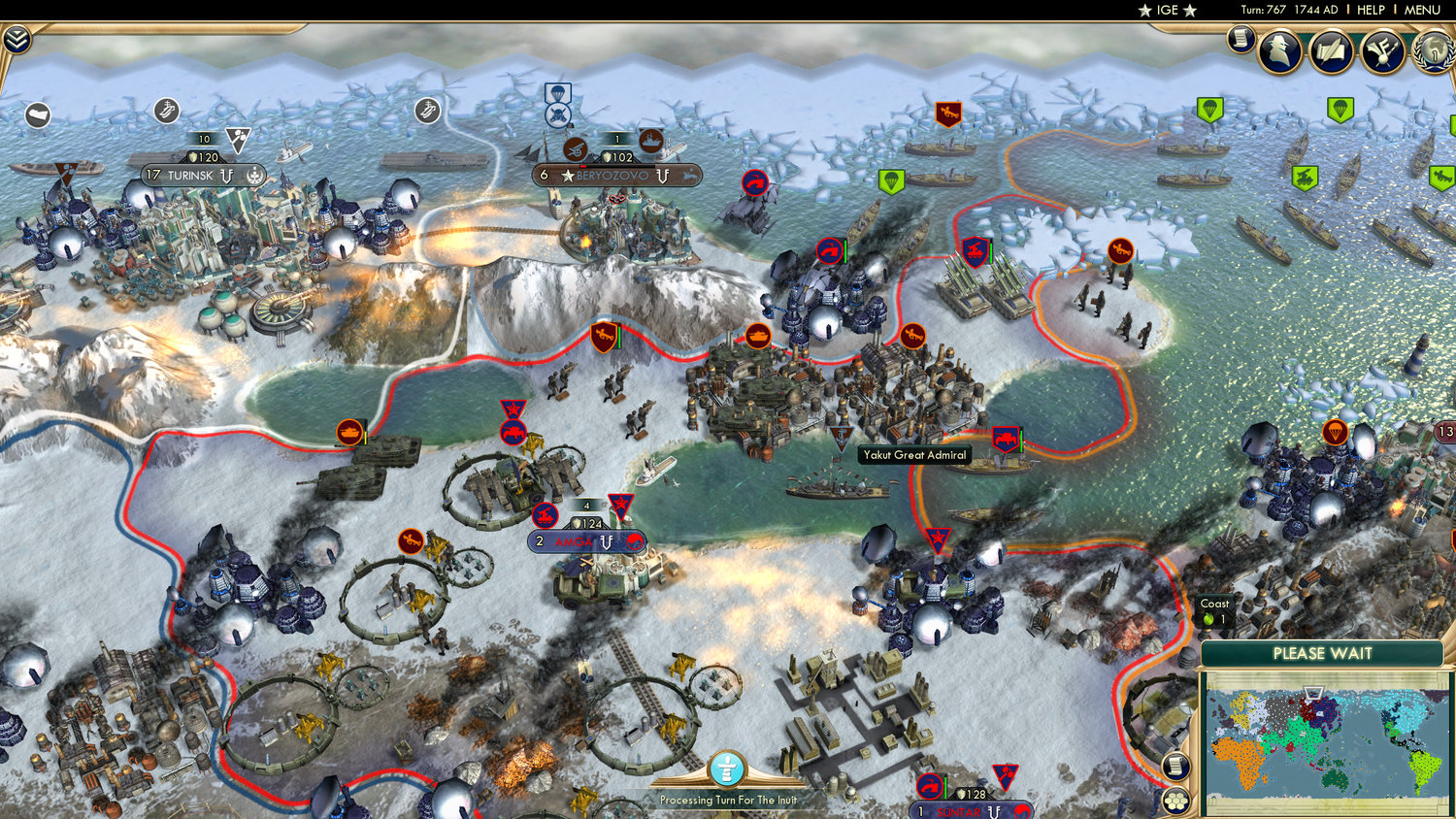Open the MENU in the top bar
The image size is (1456, 819).
(1421, 10)
